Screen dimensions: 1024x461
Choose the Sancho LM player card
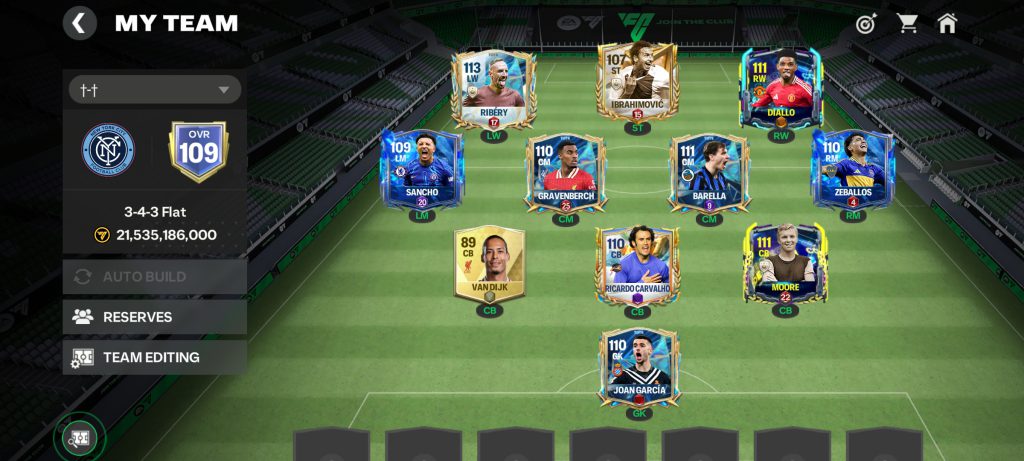[x=421, y=168]
